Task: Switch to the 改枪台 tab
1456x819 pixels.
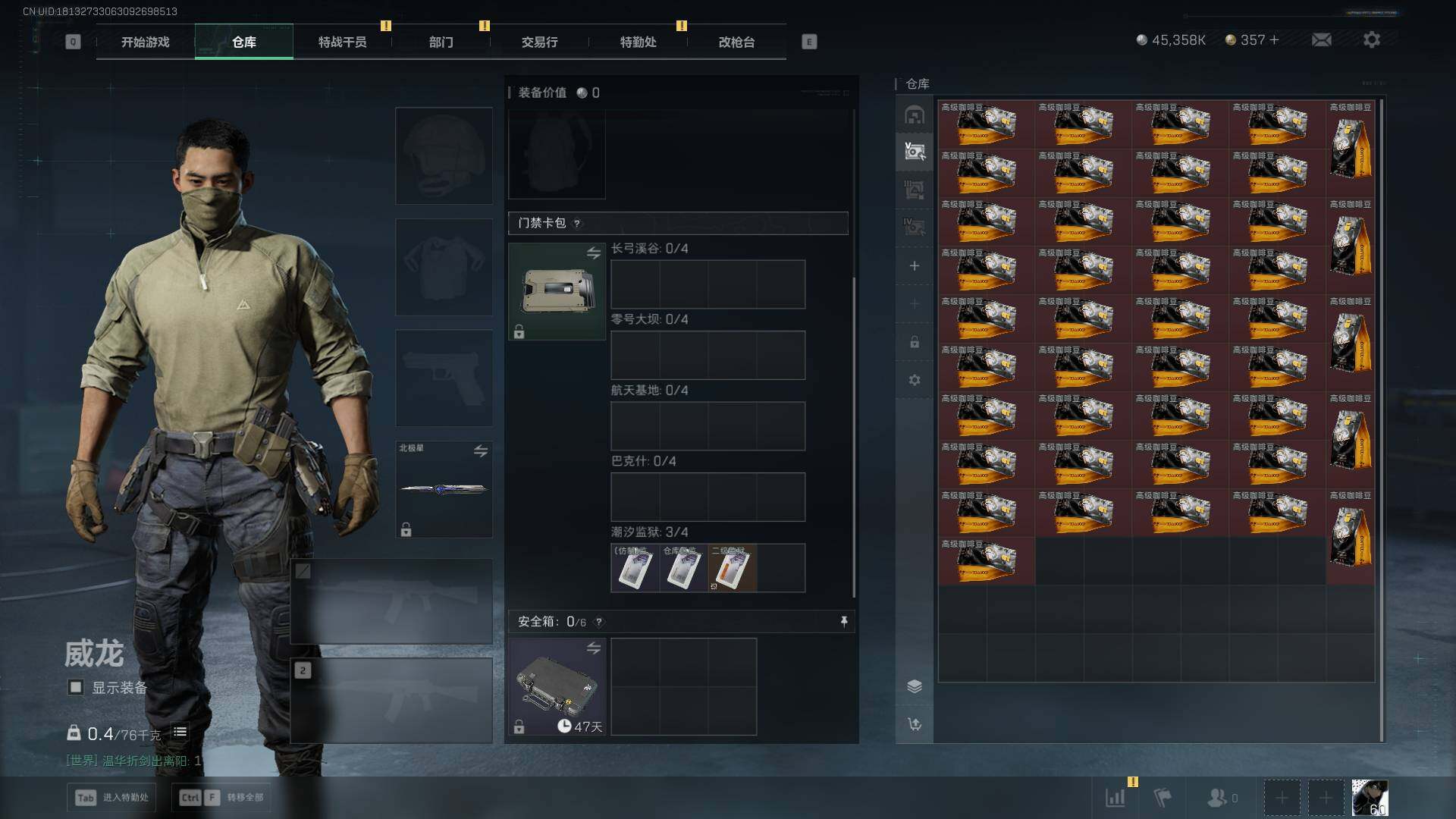Action: click(736, 42)
